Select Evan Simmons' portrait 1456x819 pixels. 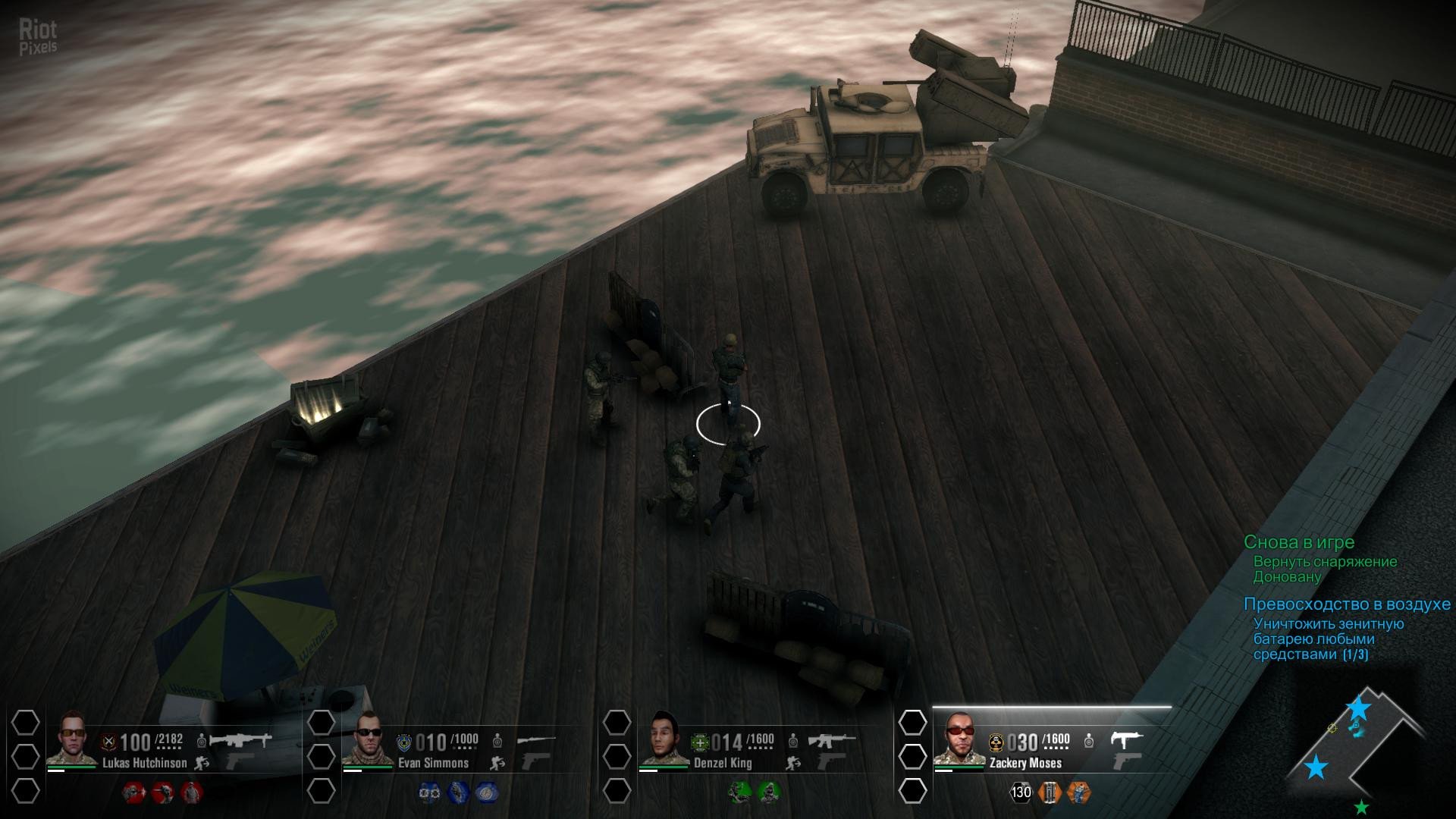pos(368,739)
